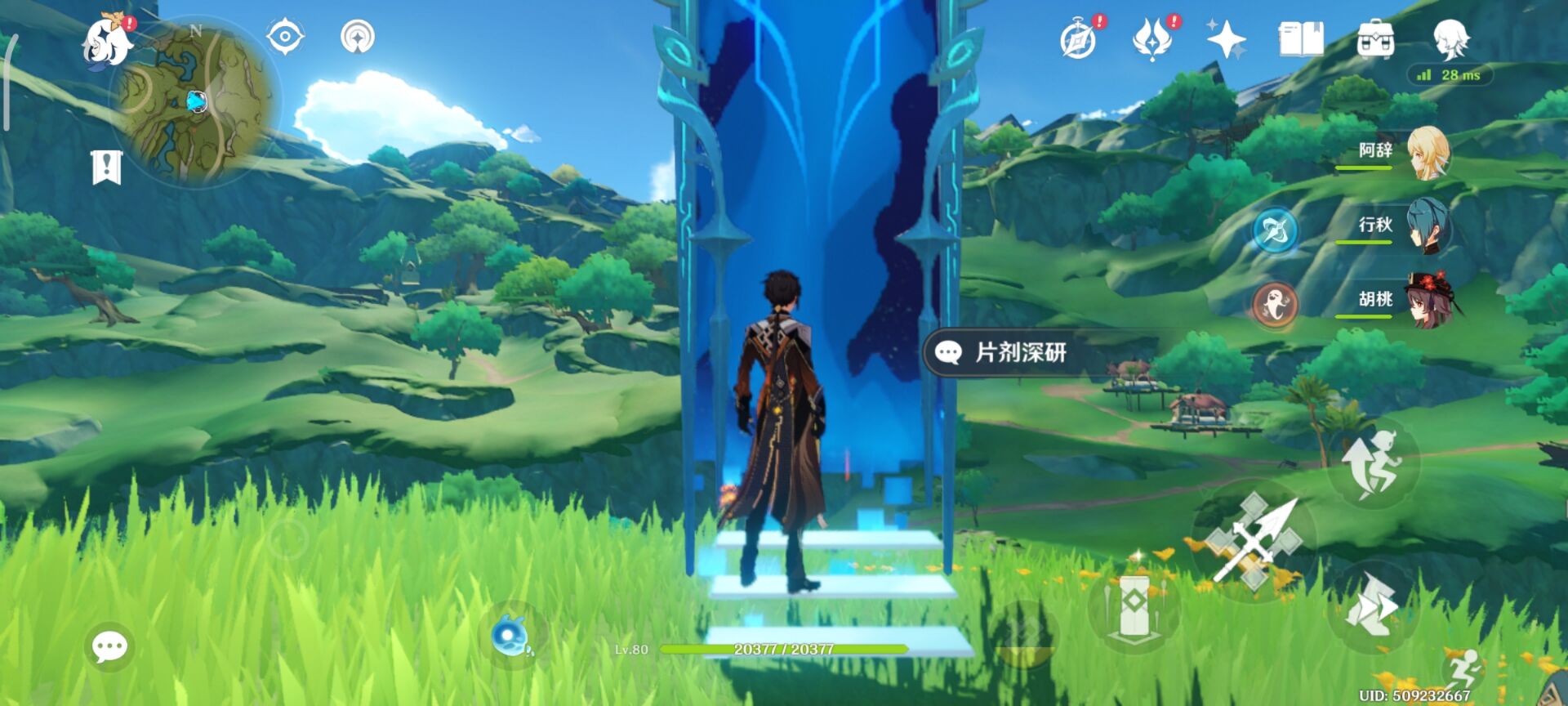This screenshot has height=706, width=1568.
Task: Open the co-op mode icon
Action: click(358, 37)
